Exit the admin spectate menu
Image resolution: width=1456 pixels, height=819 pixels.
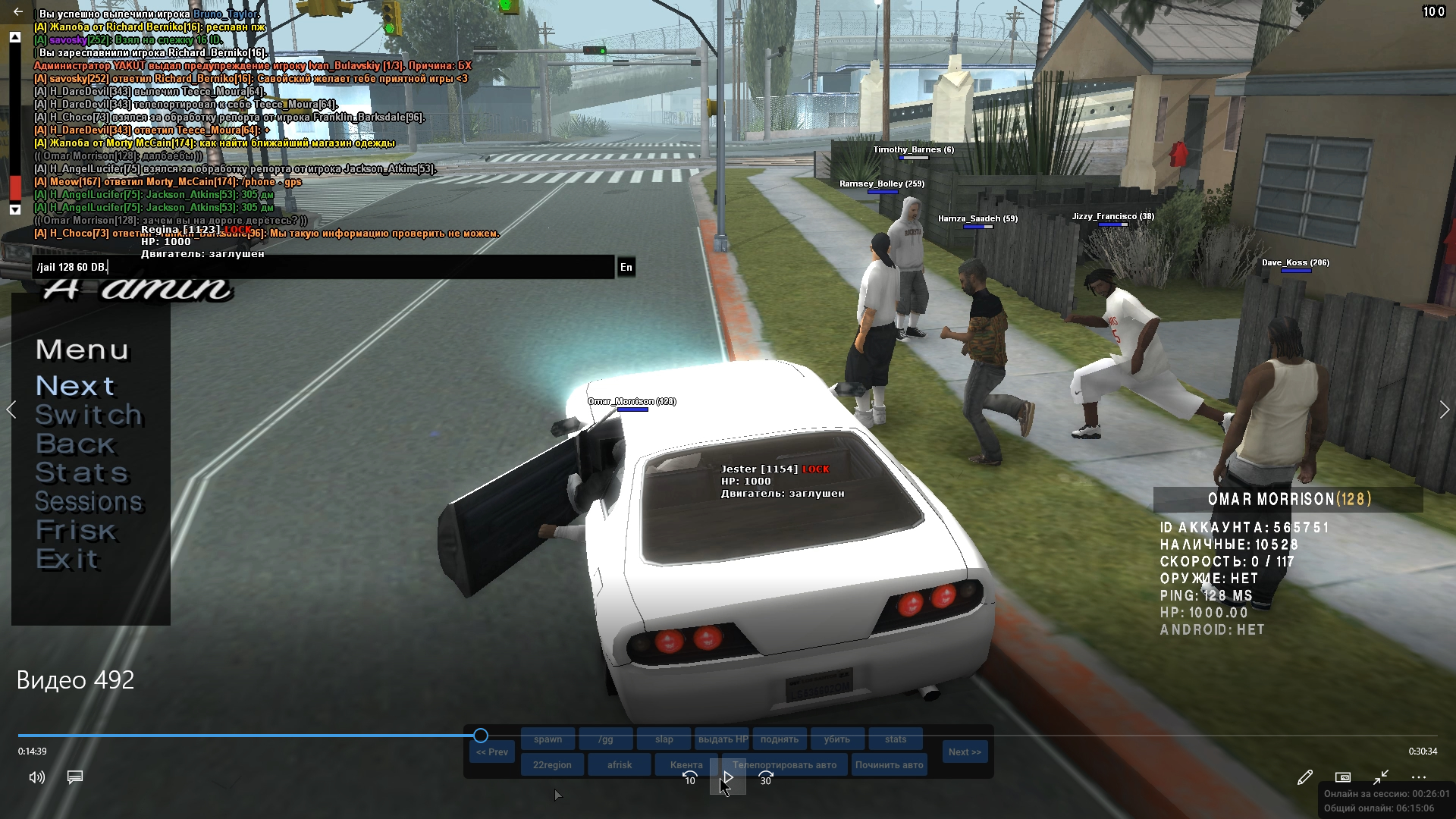(67, 559)
